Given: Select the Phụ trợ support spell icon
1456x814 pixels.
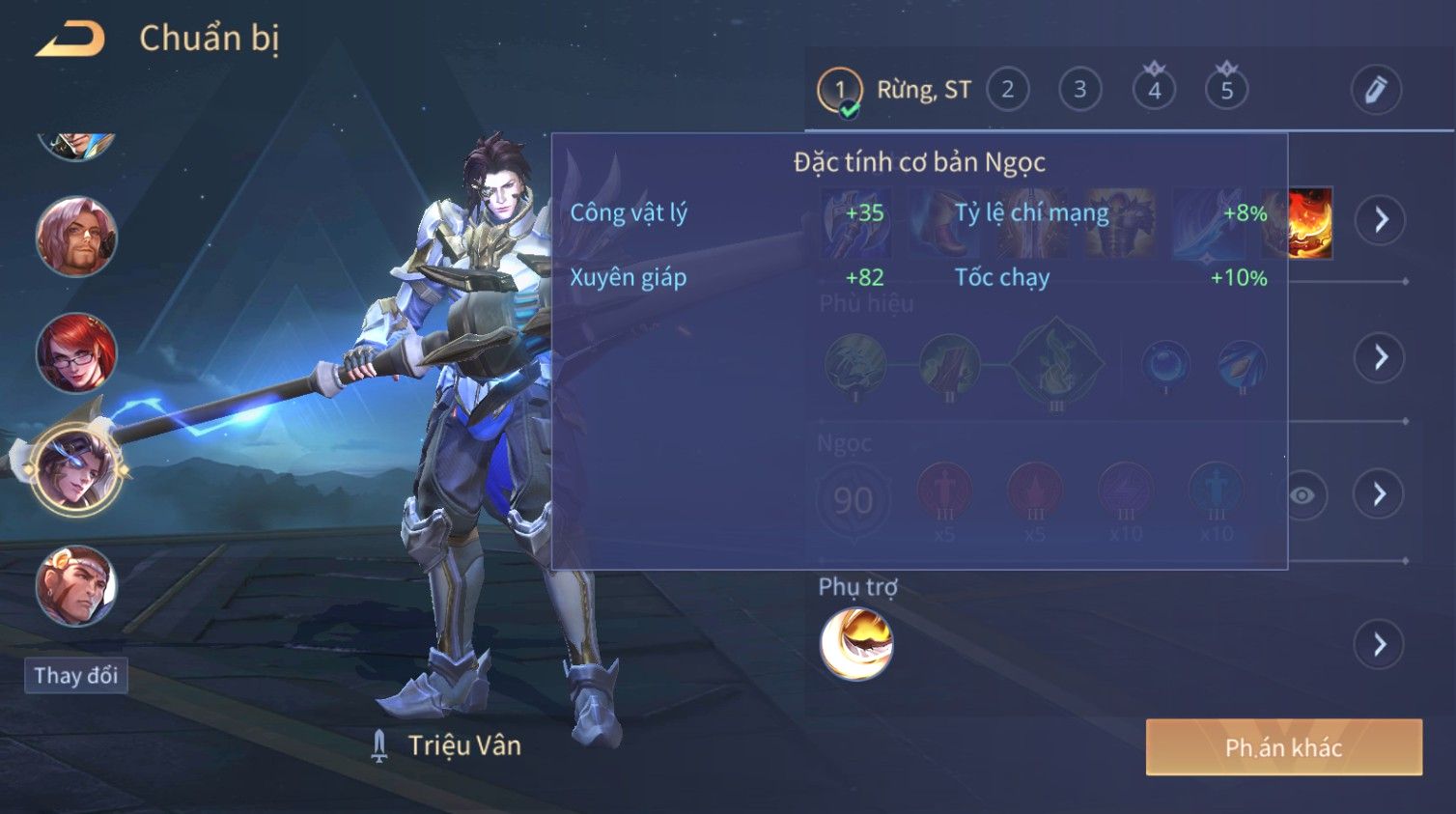Looking at the screenshot, I should 856,644.
